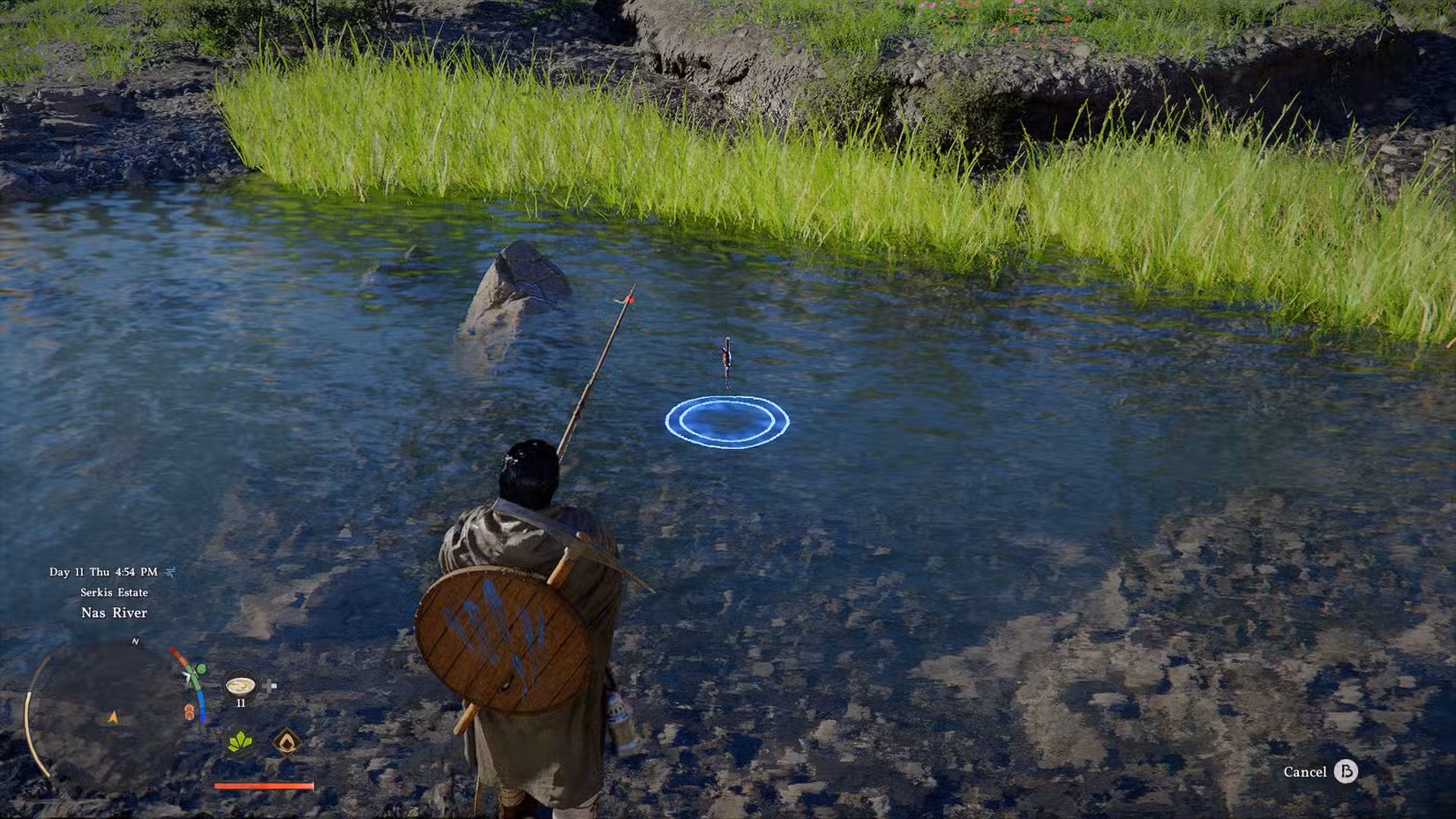Click the round B button glyph
Viewport: 1456px width, 819px height.
click(x=1347, y=770)
